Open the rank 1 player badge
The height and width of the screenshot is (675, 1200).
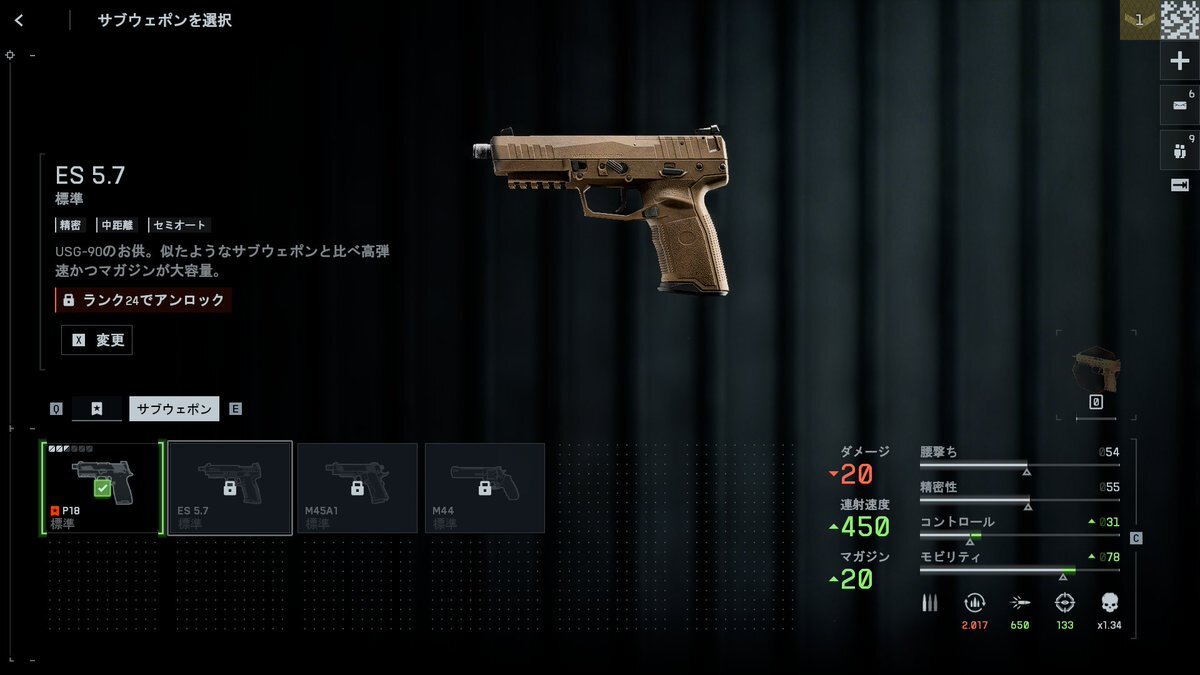1139,19
